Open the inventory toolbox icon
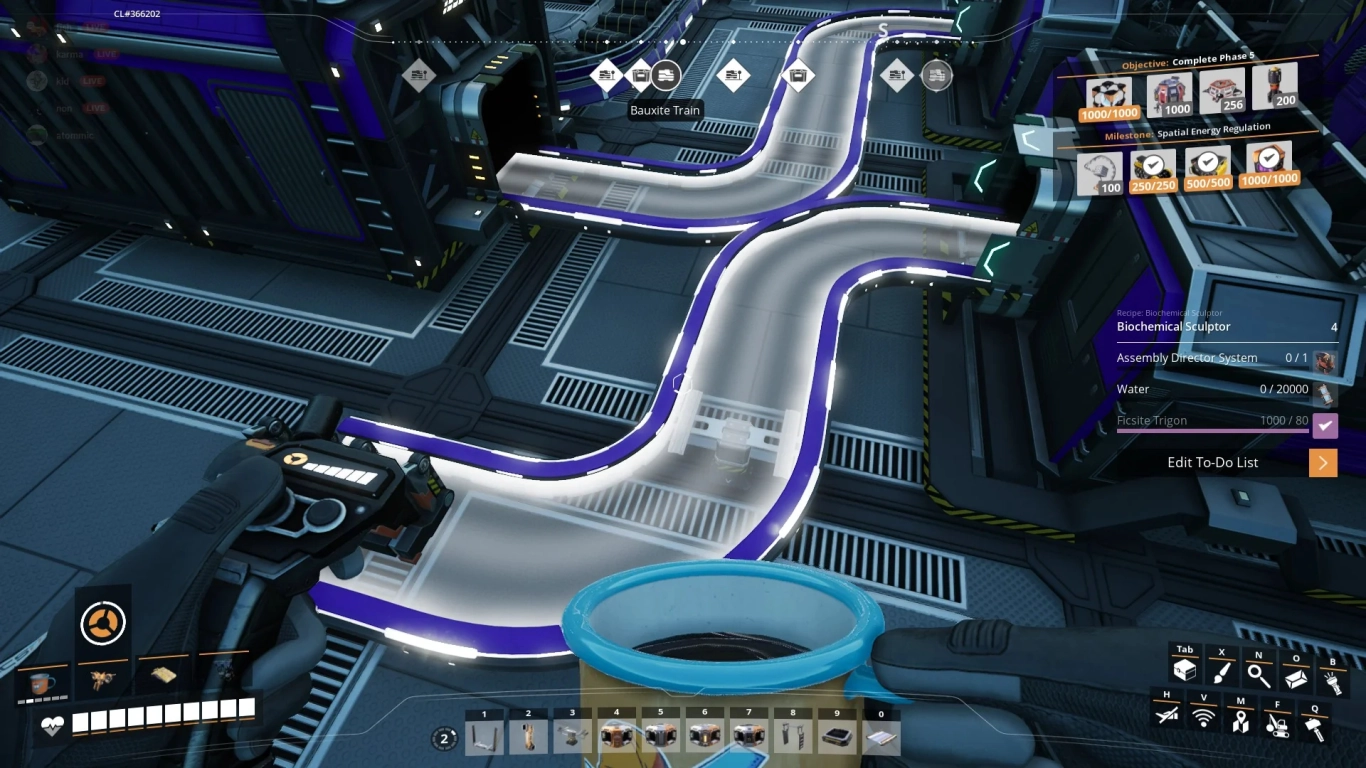Screen dimensions: 1366x768 (x=1185, y=670)
